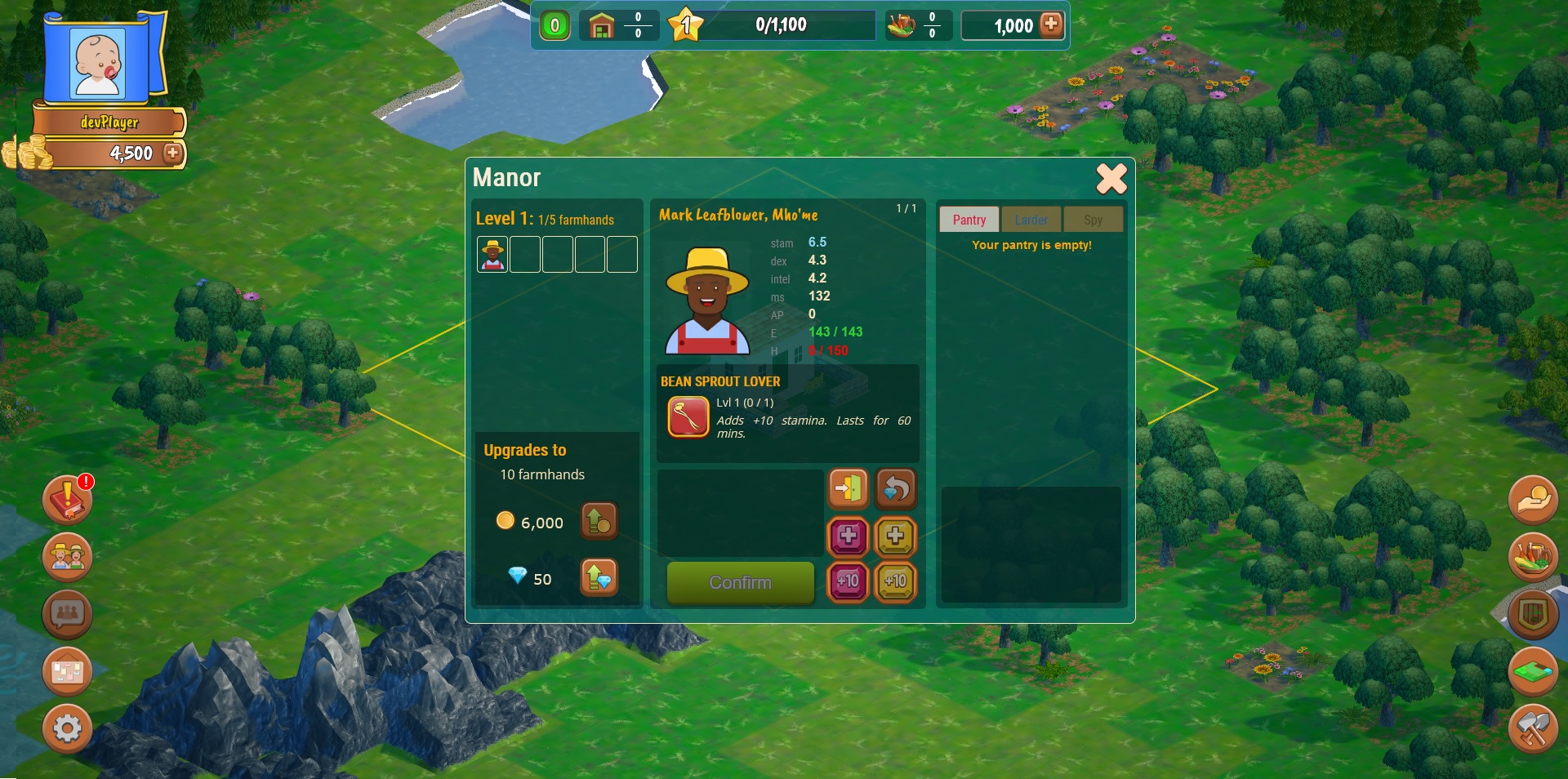Select the Spy tab
This screenshot has width=1568, height=779.
(1093, 220)
